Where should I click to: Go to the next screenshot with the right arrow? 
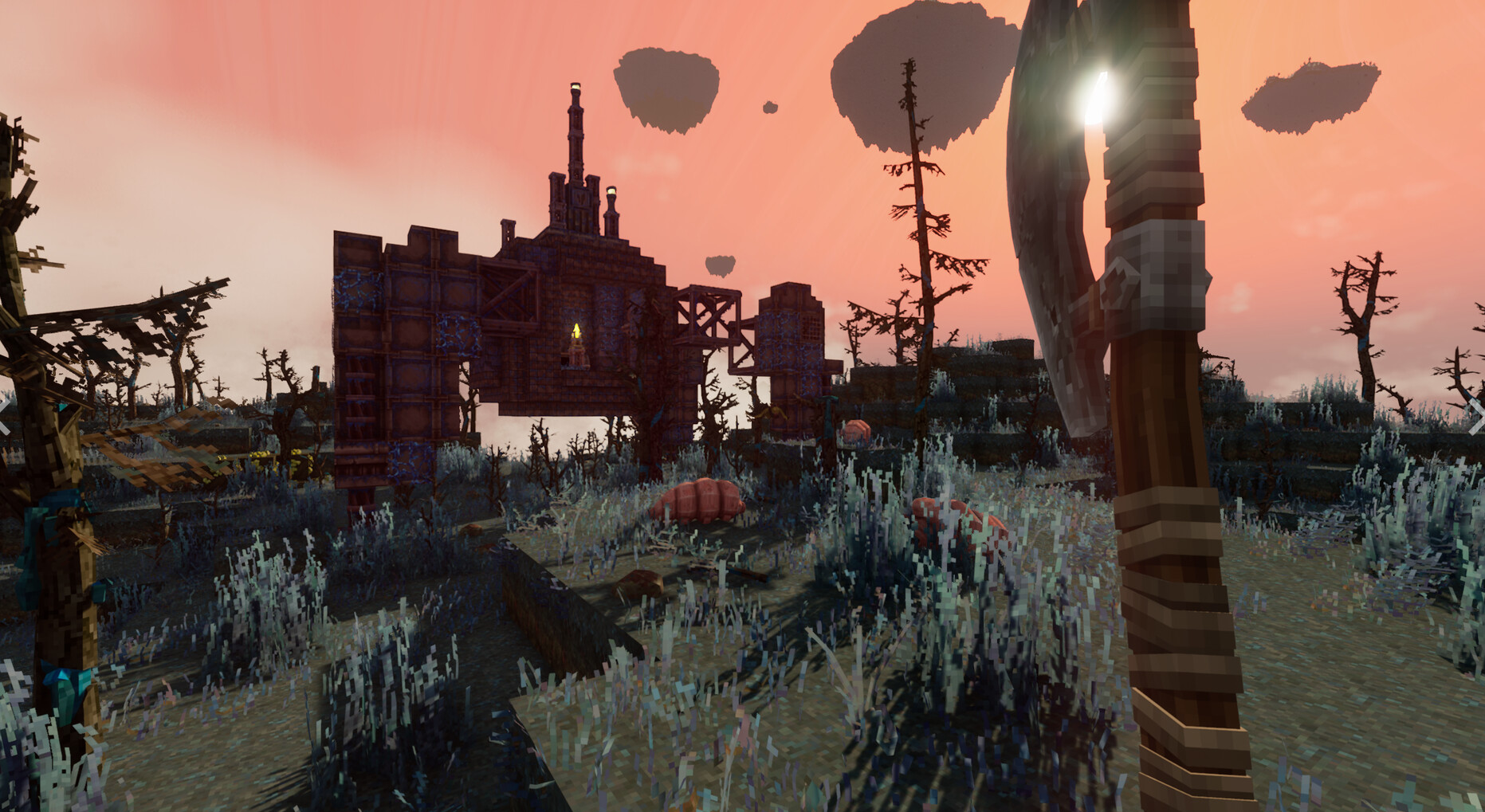click(1475, 417)
